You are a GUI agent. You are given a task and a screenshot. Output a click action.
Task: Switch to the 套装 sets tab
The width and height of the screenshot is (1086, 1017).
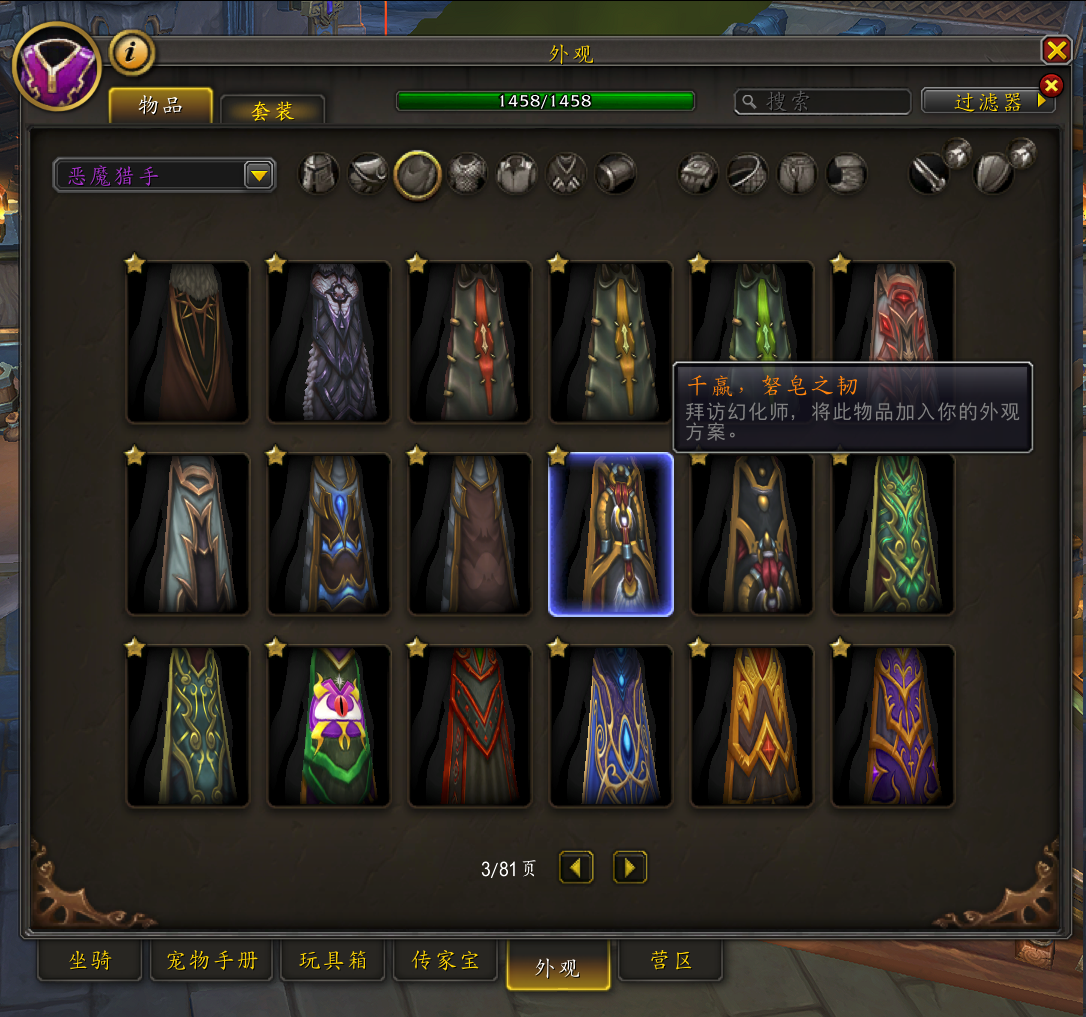point(272,110)
